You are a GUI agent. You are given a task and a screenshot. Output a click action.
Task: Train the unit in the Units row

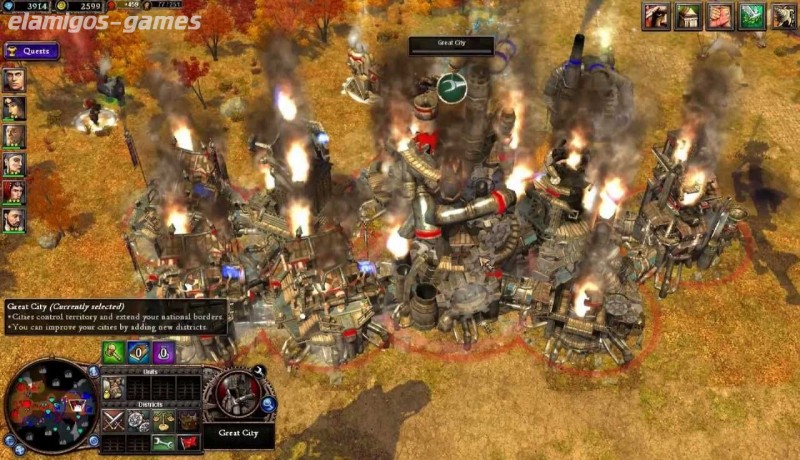113,388
